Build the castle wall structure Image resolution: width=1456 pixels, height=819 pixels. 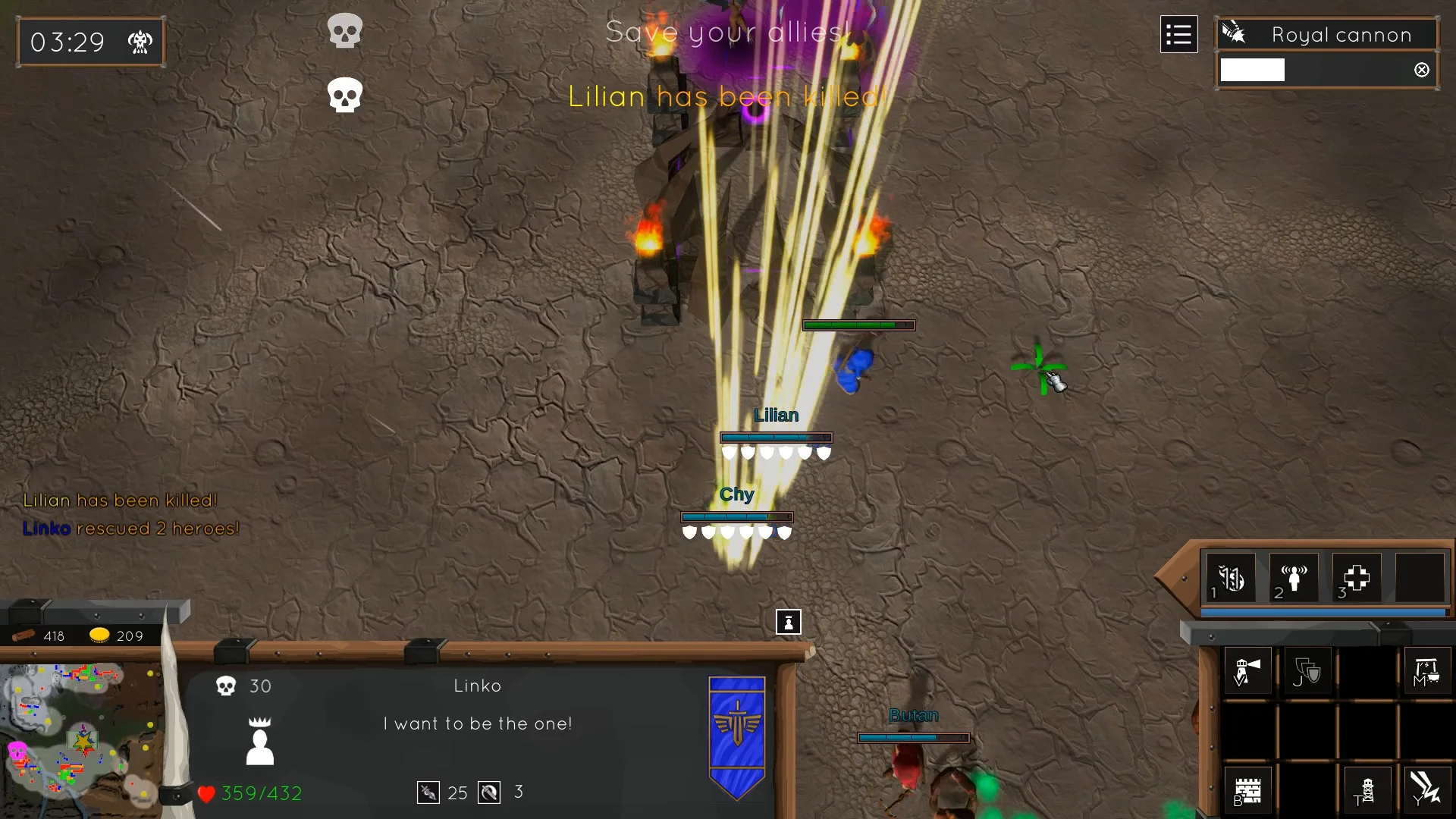(1247, 791)
